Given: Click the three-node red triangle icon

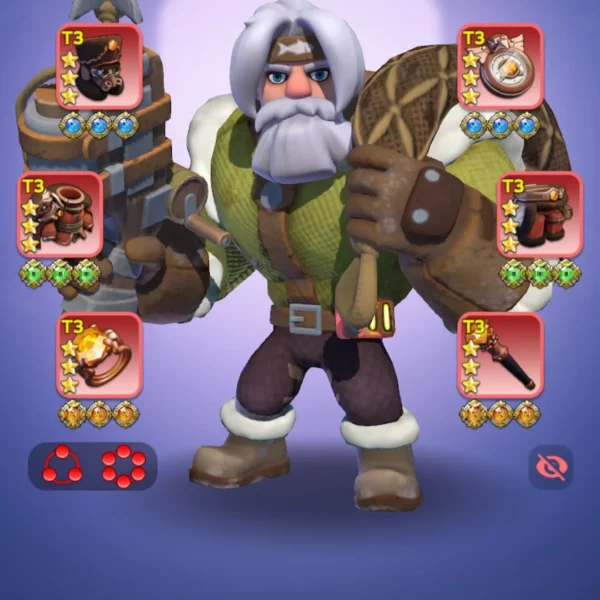Looking at the screenshot, I should 61,466.
